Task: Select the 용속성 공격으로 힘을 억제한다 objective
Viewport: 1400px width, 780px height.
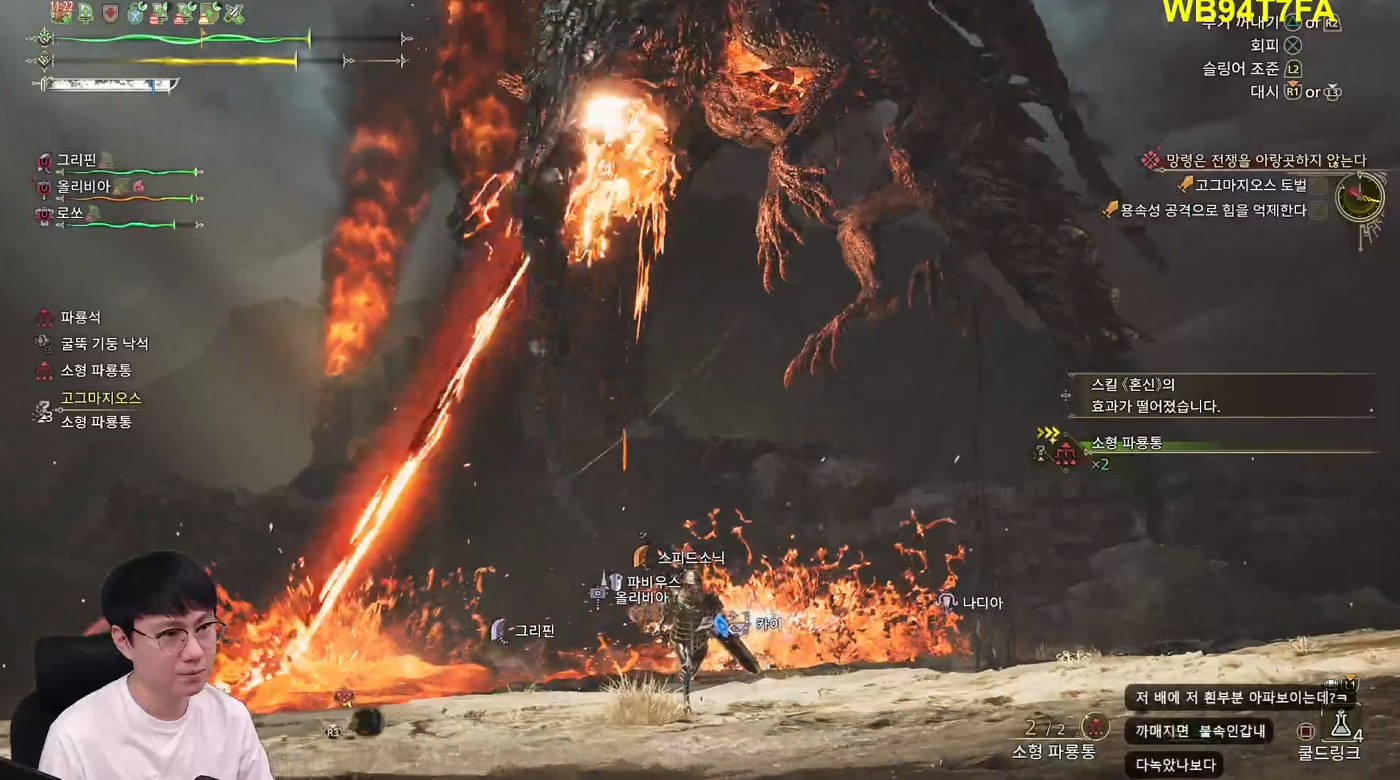Action: pyautogui.click(x=1213, y=210)
